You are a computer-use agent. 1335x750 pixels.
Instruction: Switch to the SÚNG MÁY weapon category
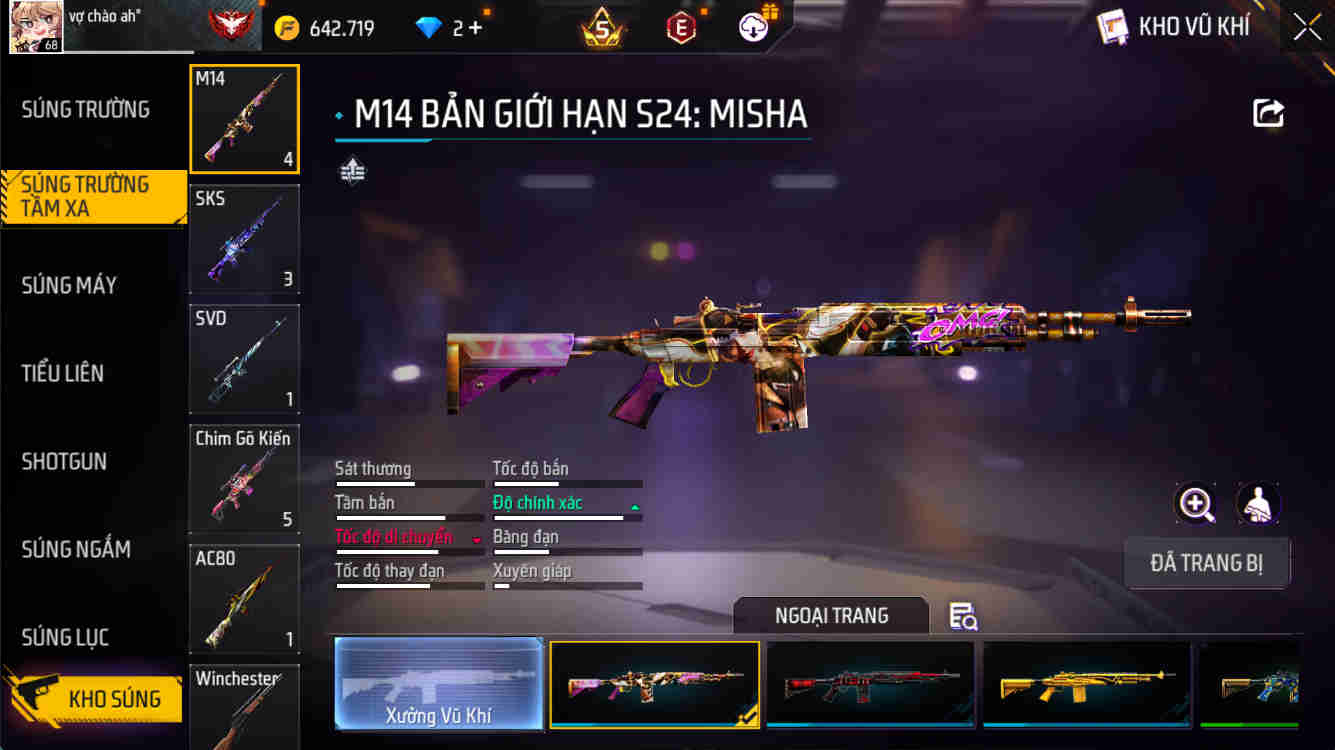[69, 286]
